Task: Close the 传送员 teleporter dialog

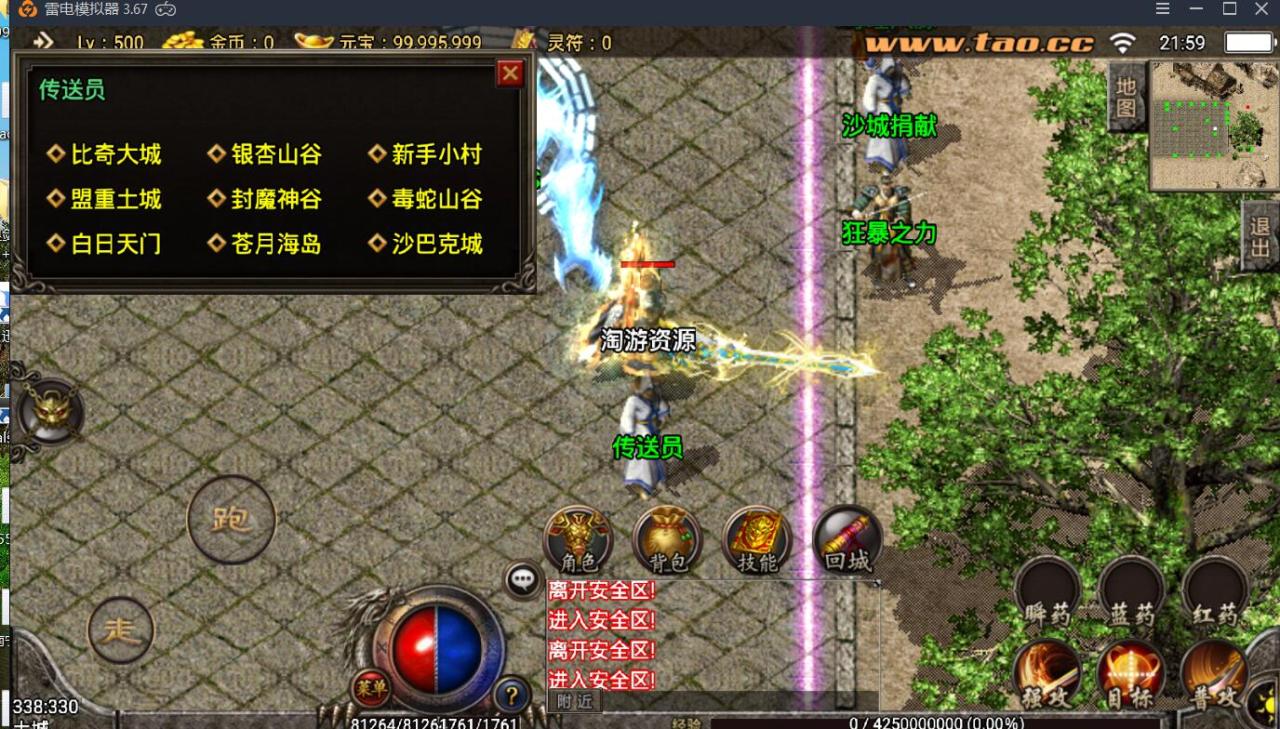Action: [x=510, y=73]
